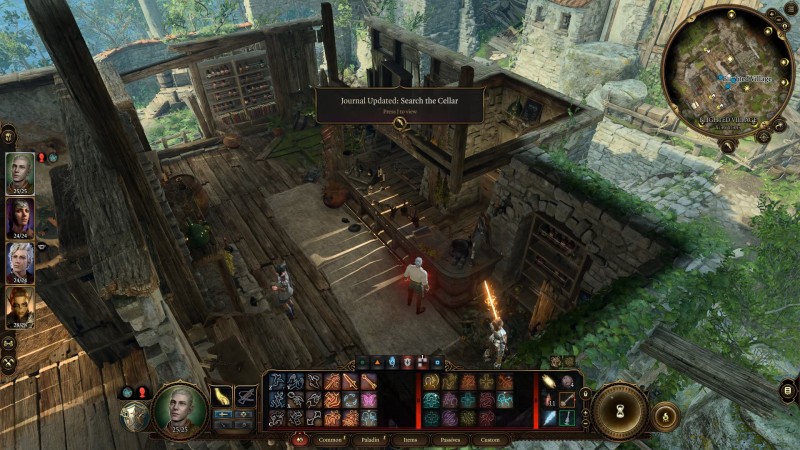Select the melee weapon set slot

221,397
